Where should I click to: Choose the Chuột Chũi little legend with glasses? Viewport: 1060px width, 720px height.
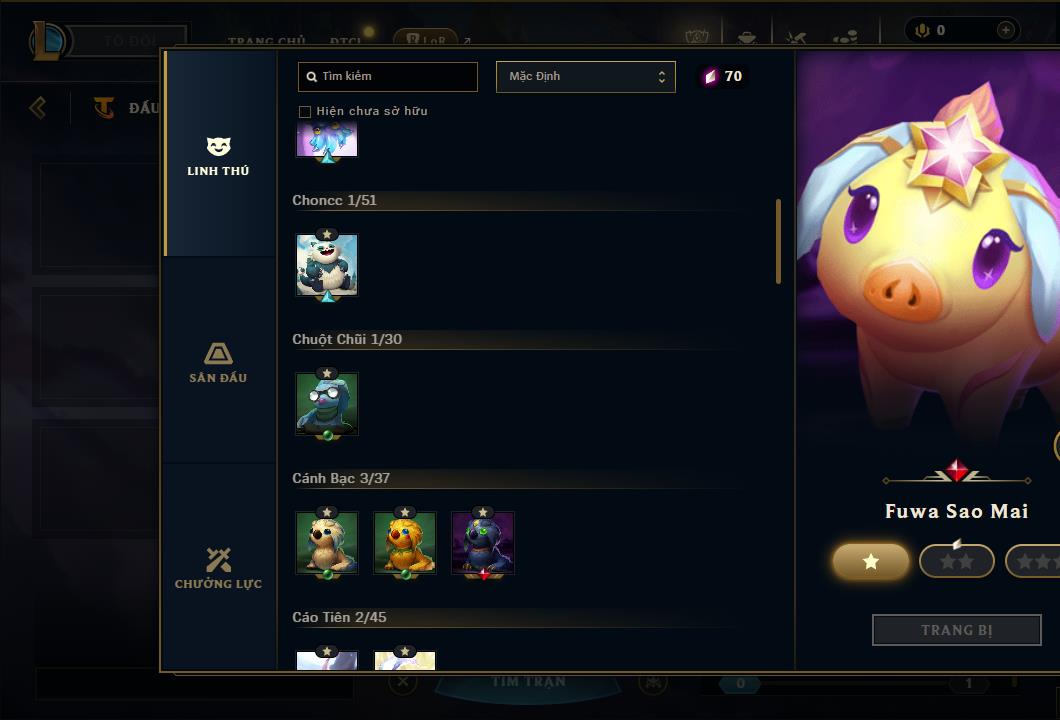click(327, 404)
